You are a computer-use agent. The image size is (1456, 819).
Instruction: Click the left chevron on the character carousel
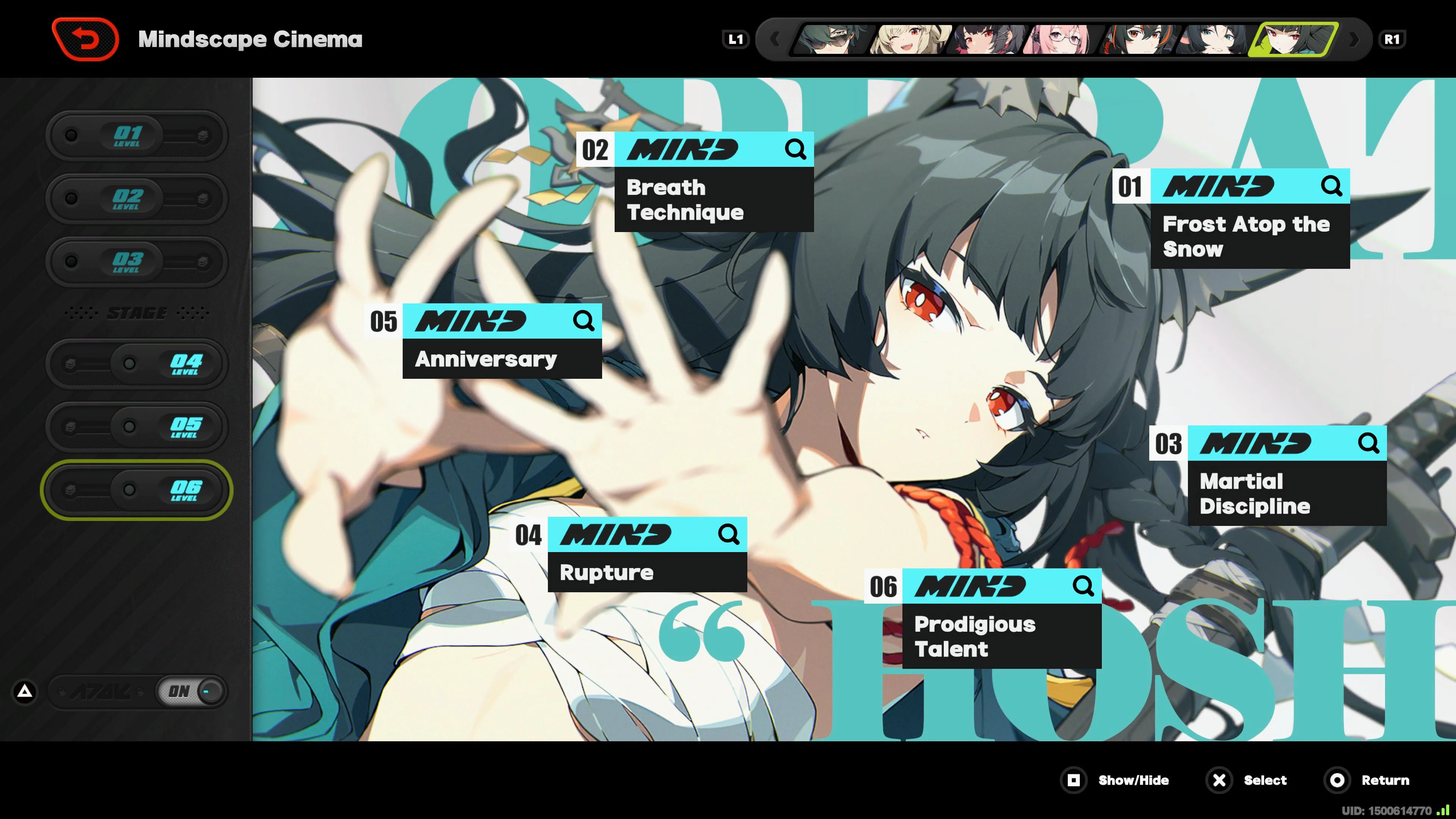pos(777,39)
